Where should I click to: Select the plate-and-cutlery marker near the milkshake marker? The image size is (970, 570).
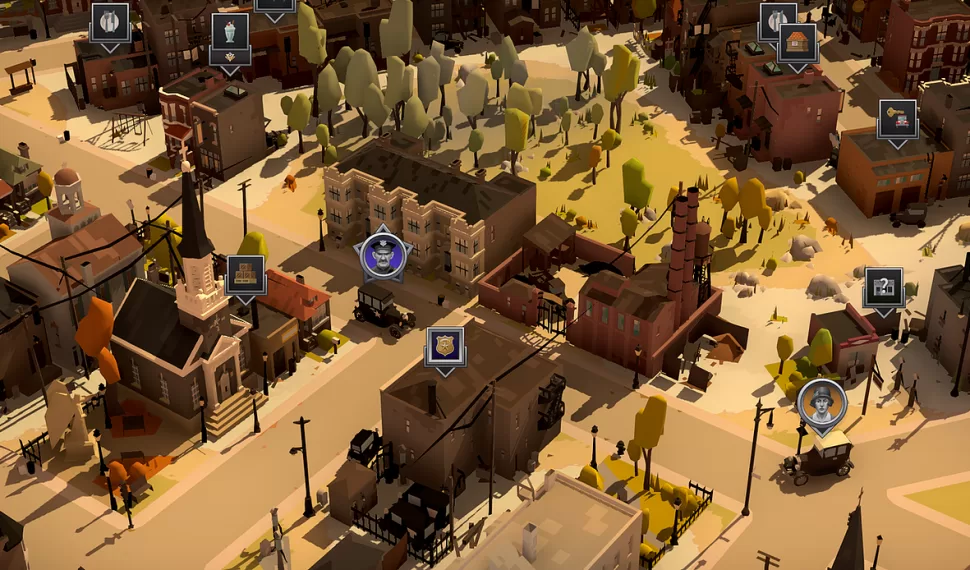(x=110, y=22)
